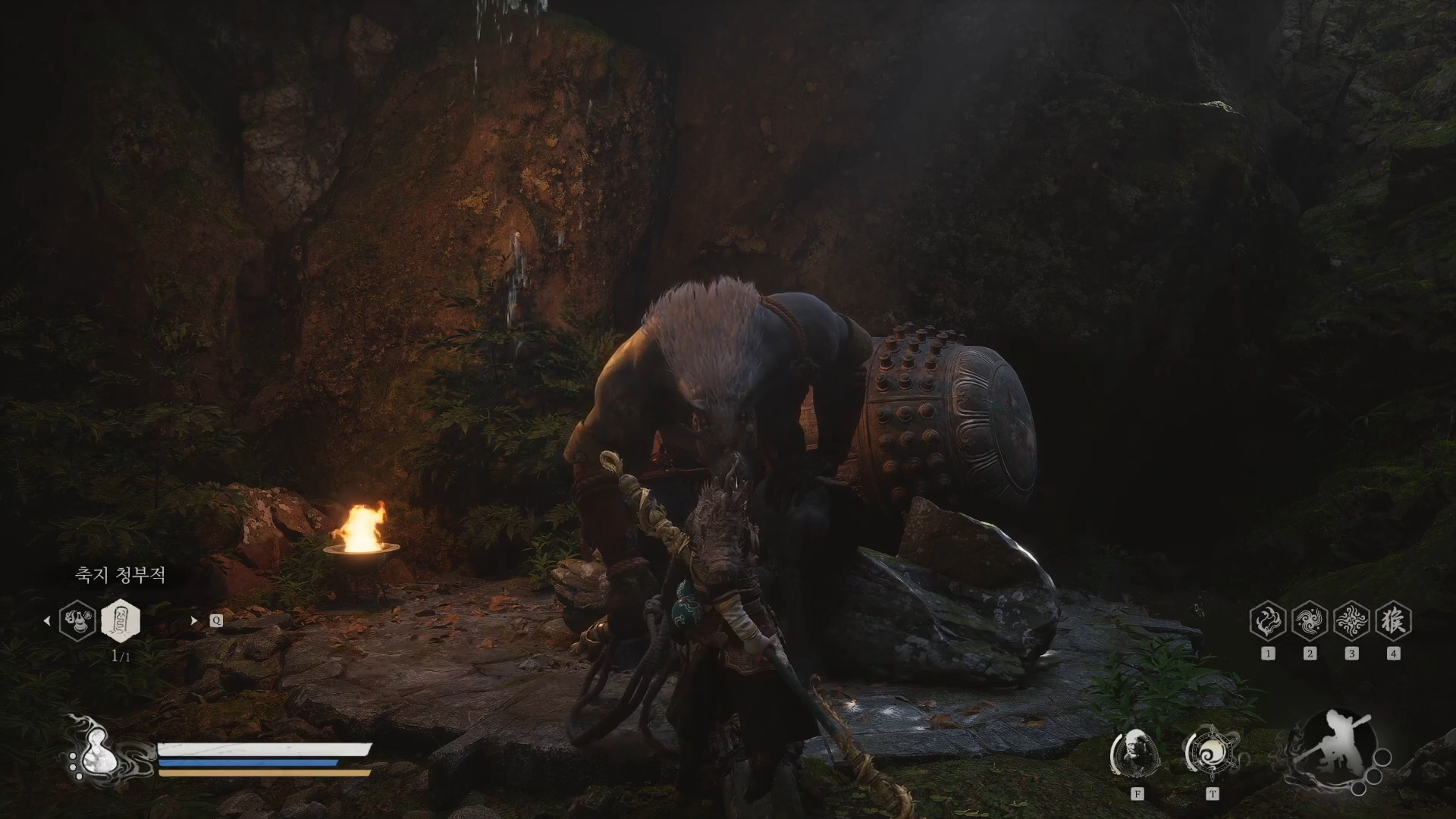Screen dimensions: 1456x819
Task: Use the 축지 청부적 talisman slot
Action: (121, 620)
